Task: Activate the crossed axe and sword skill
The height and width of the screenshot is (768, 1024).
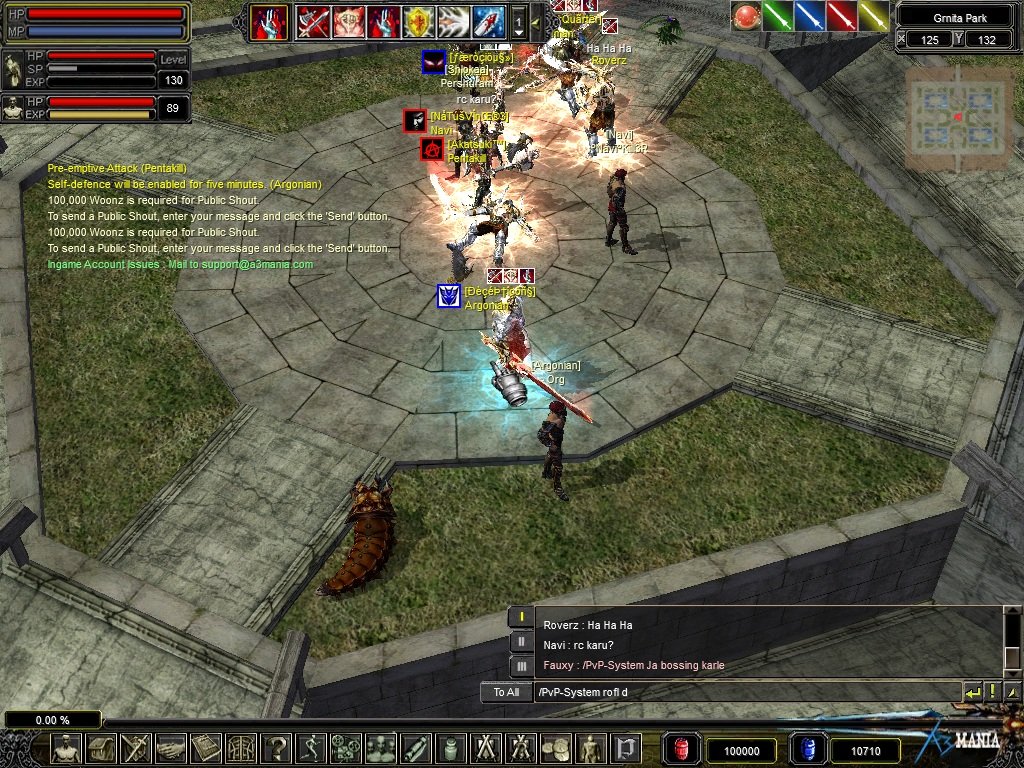Action: [x=313, y=21]
